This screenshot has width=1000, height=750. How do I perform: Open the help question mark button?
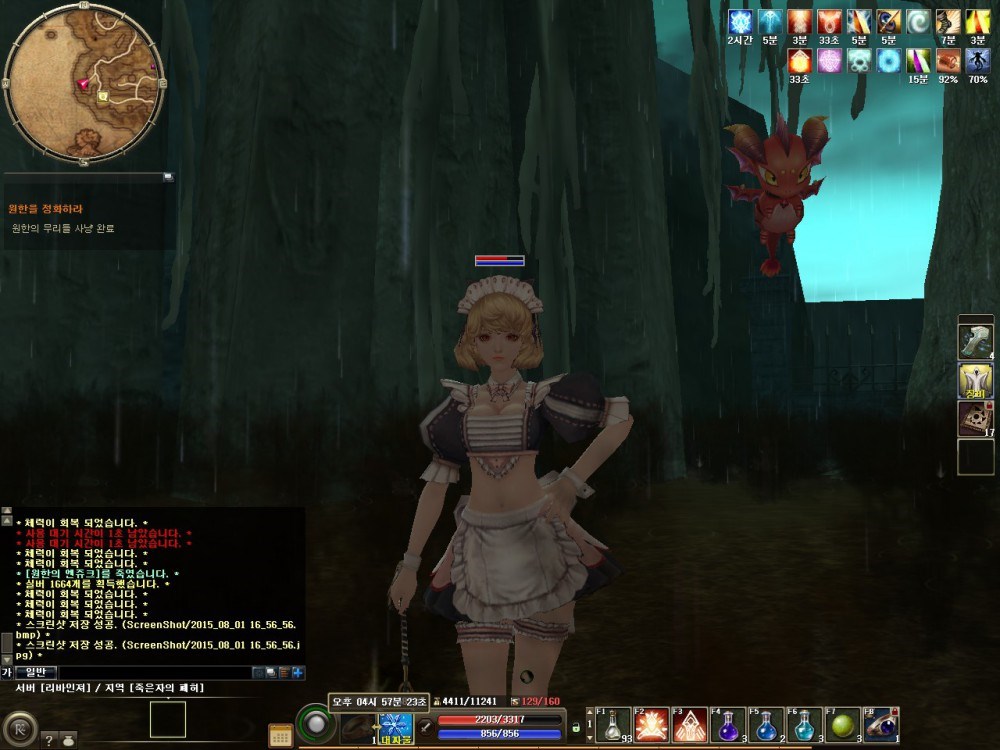48,740
